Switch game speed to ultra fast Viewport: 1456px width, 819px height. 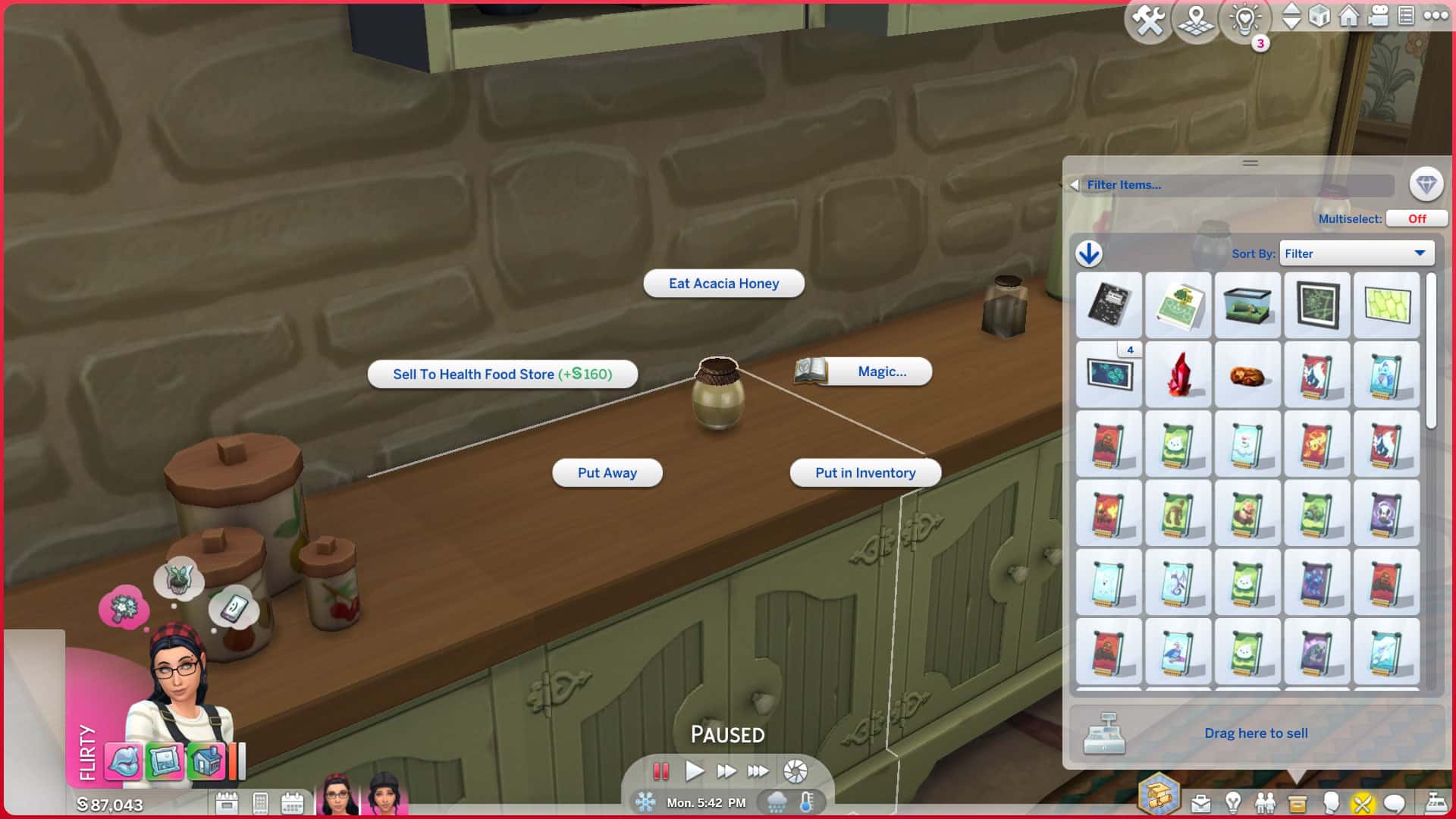pos(758,770)
